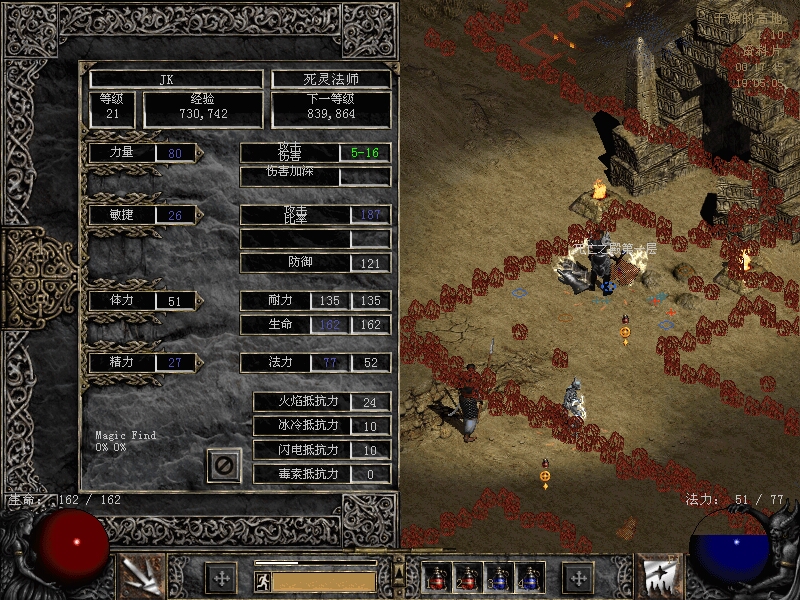Use the red health potion in belt slot 2
Image resolution: width=800 pixels, height=600 pixels.
(x=467, y=578)
